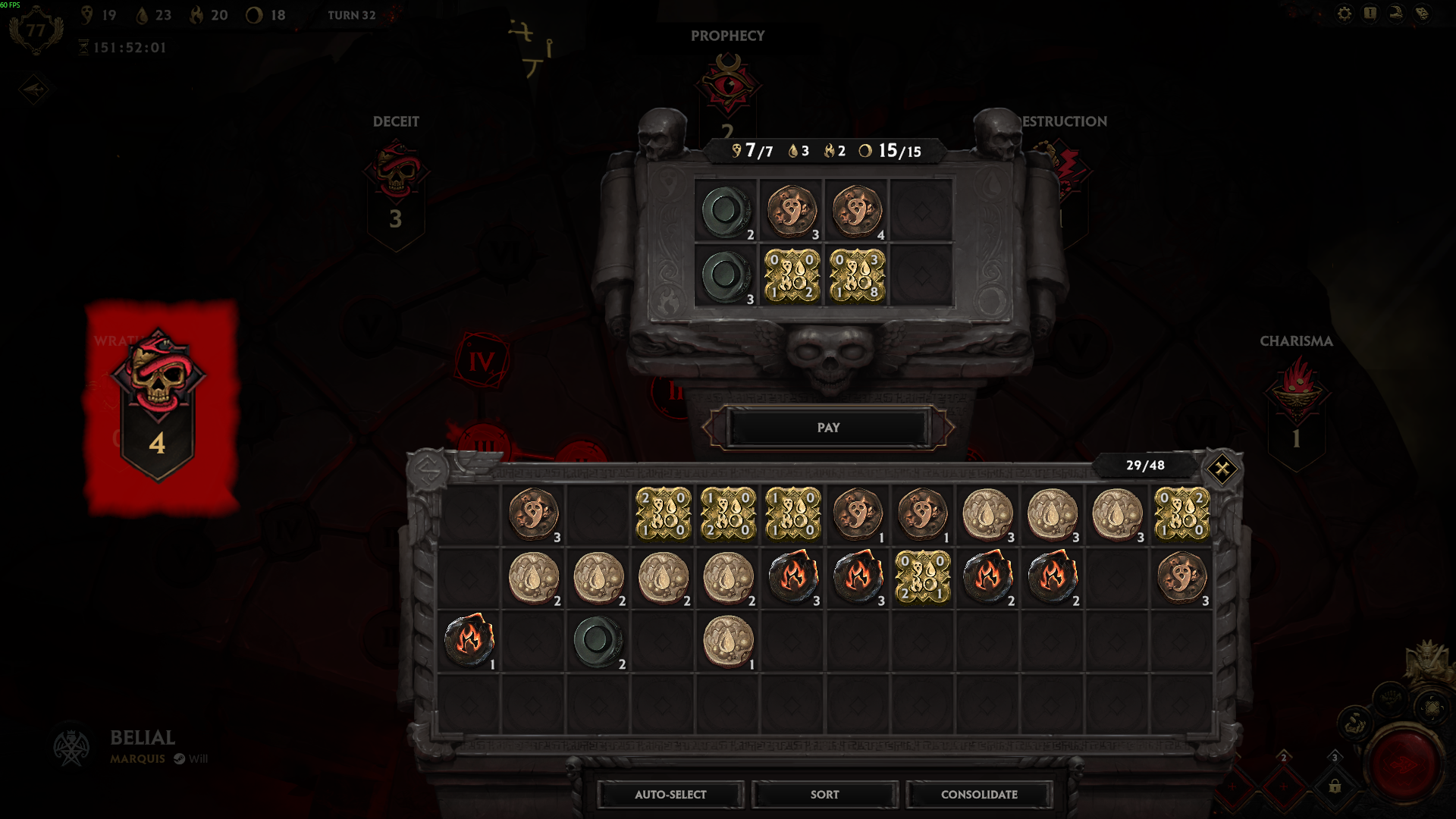Consolidate tokens in the vault
The height and width of the screenshot is (819, 1456).
pyautogui.click(x=979, y=794)
